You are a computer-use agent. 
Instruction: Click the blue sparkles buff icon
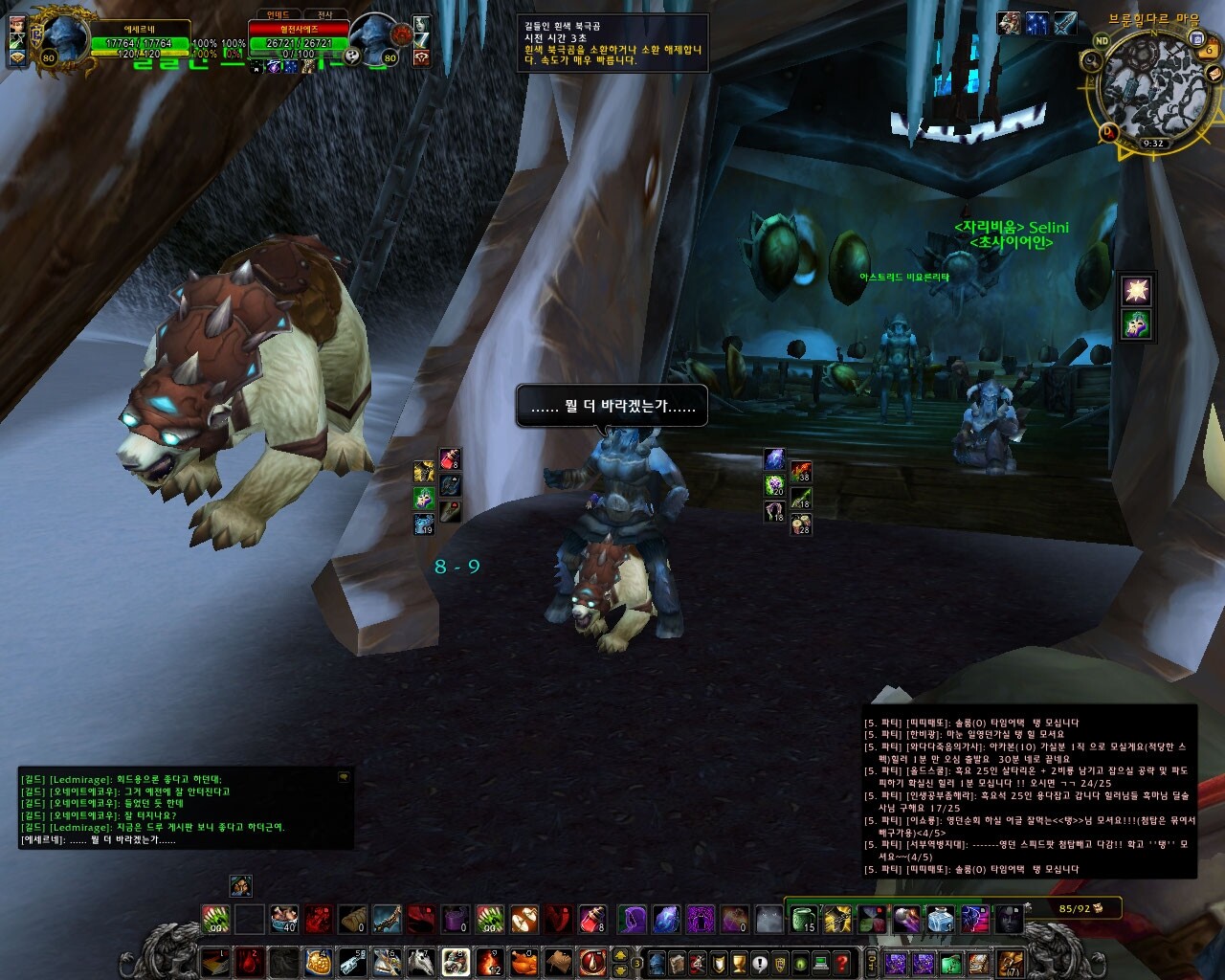click(1036, 24)
